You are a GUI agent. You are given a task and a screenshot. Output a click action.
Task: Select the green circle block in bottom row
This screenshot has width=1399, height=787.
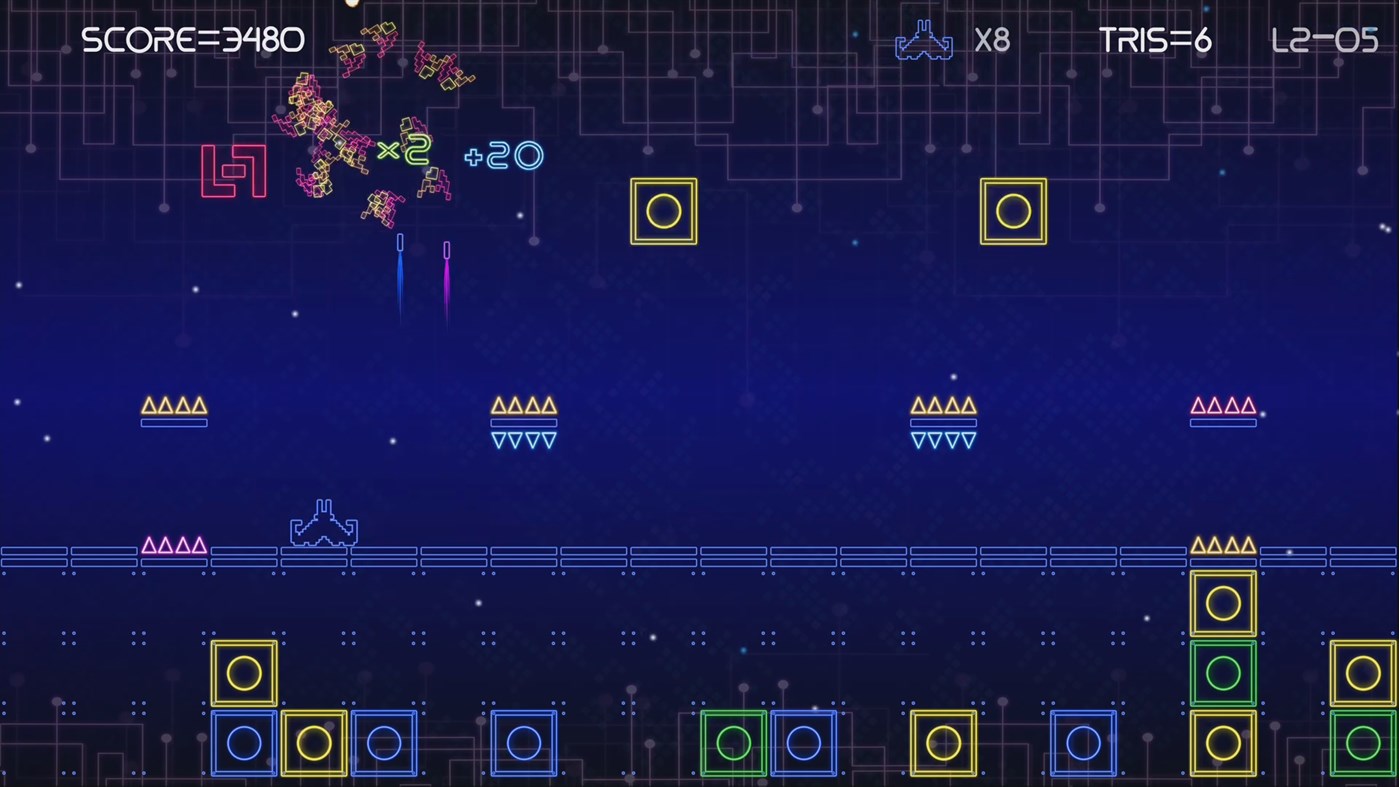click(x=733, y=742)
